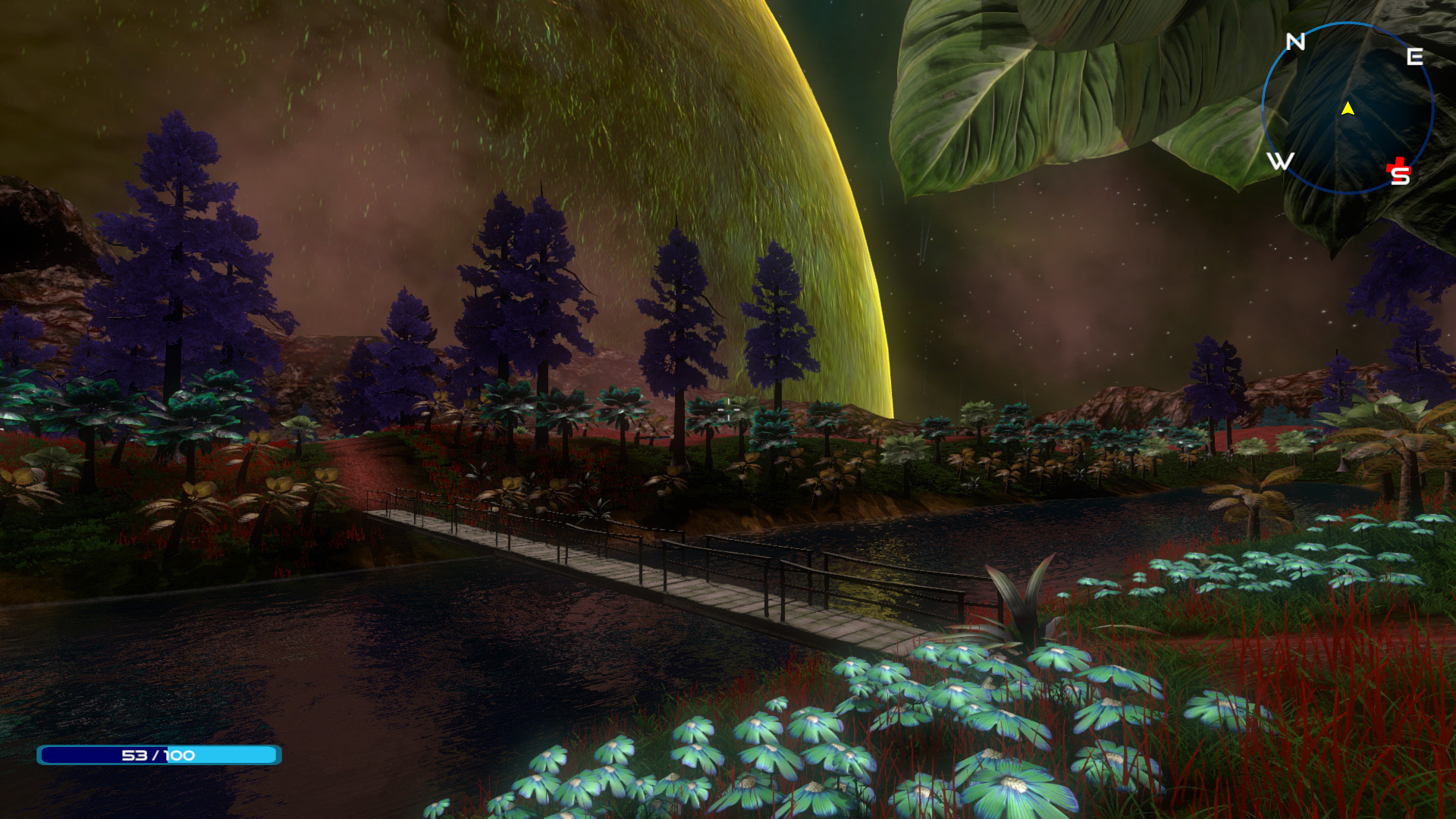
Task: Click the W marker on the compass
Action: (1282, 160)
